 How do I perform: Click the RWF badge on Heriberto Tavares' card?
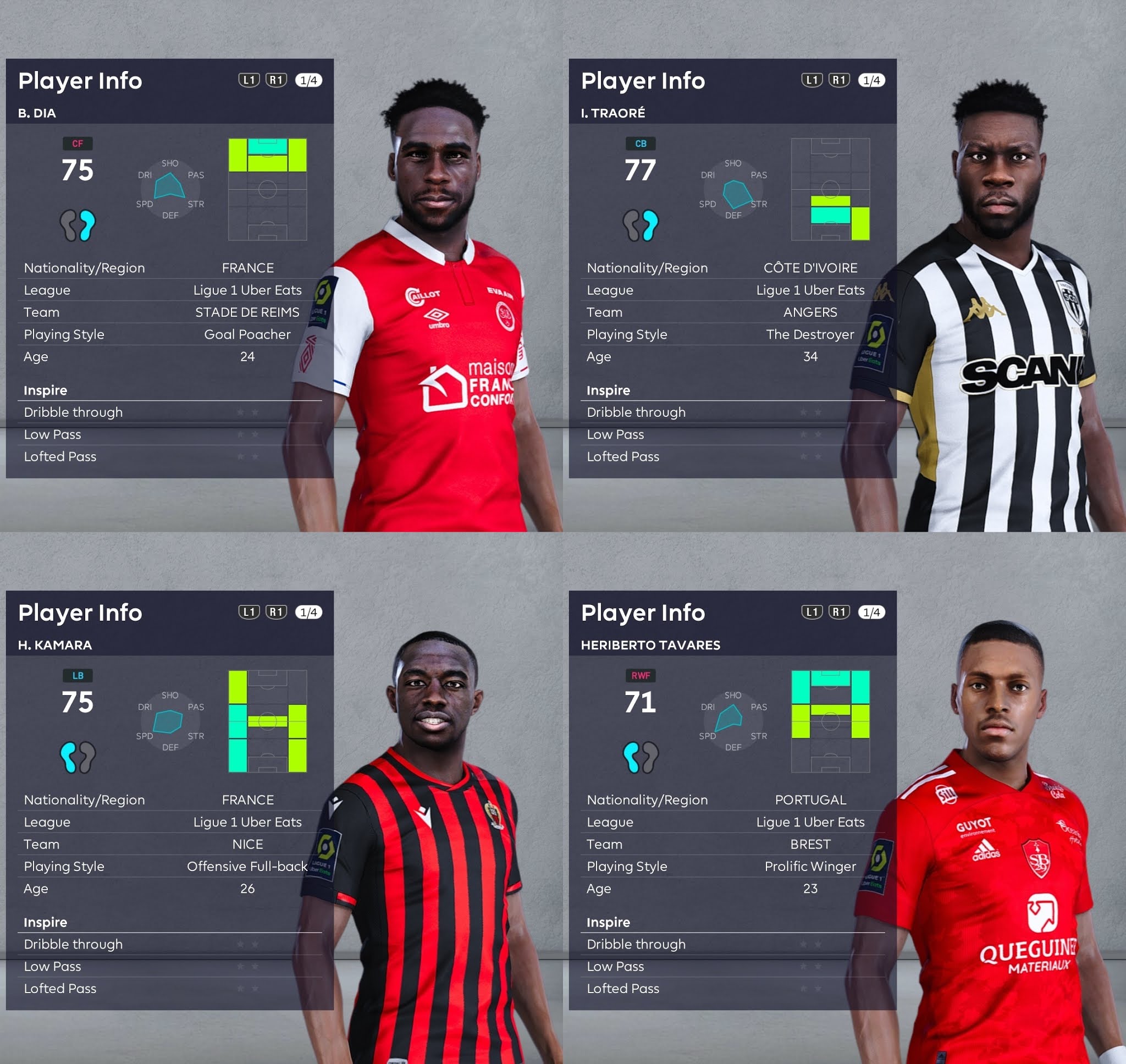coord(640,675)
